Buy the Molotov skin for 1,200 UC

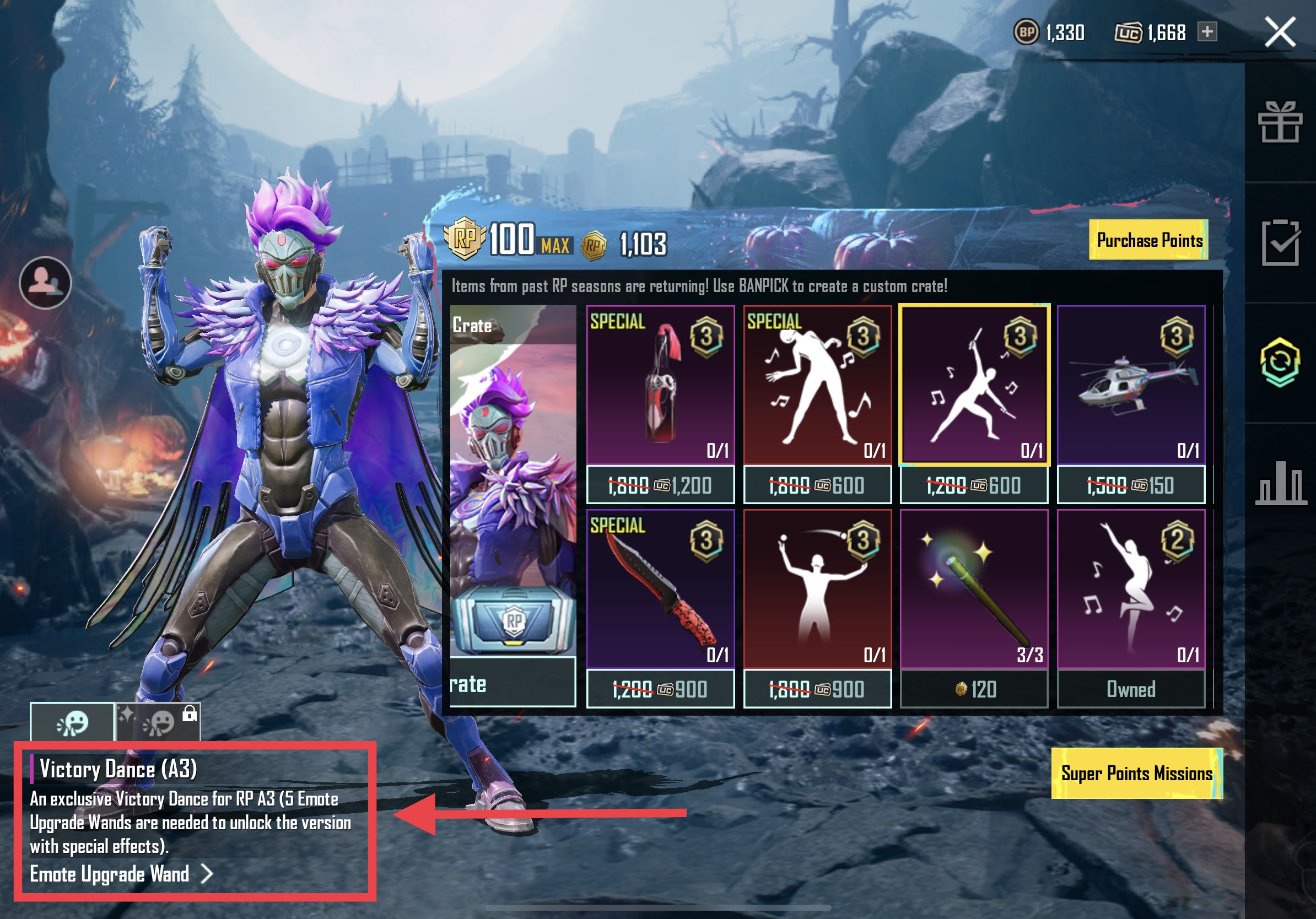(660, 485)
